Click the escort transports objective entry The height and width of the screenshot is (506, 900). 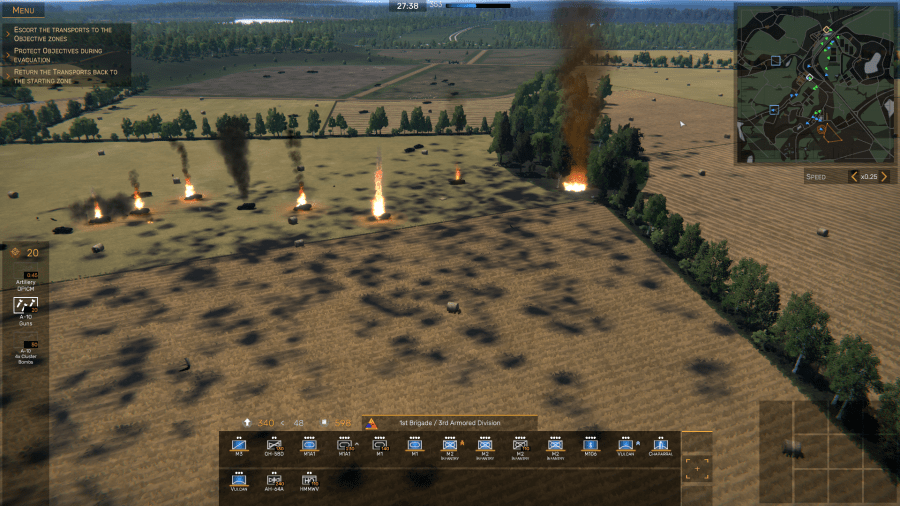coord(63,34)
